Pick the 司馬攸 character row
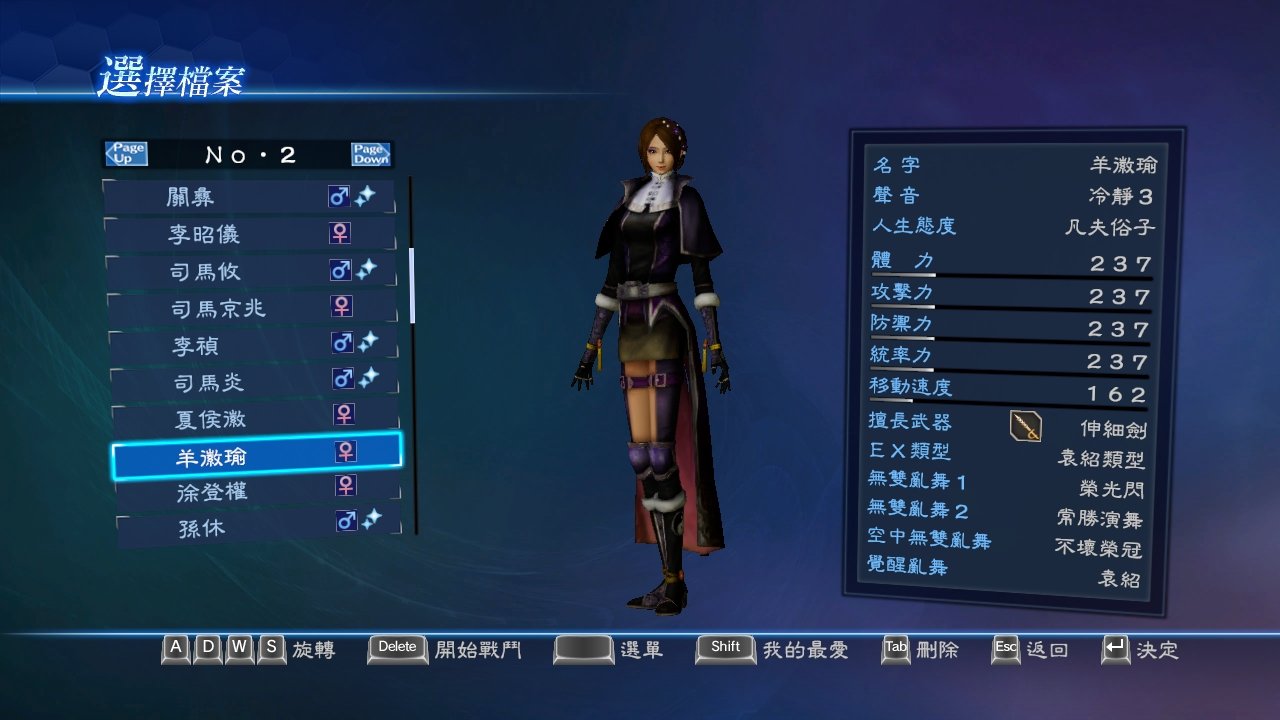This screenshot has height=720, width=1280. click(x=252, y=271)
